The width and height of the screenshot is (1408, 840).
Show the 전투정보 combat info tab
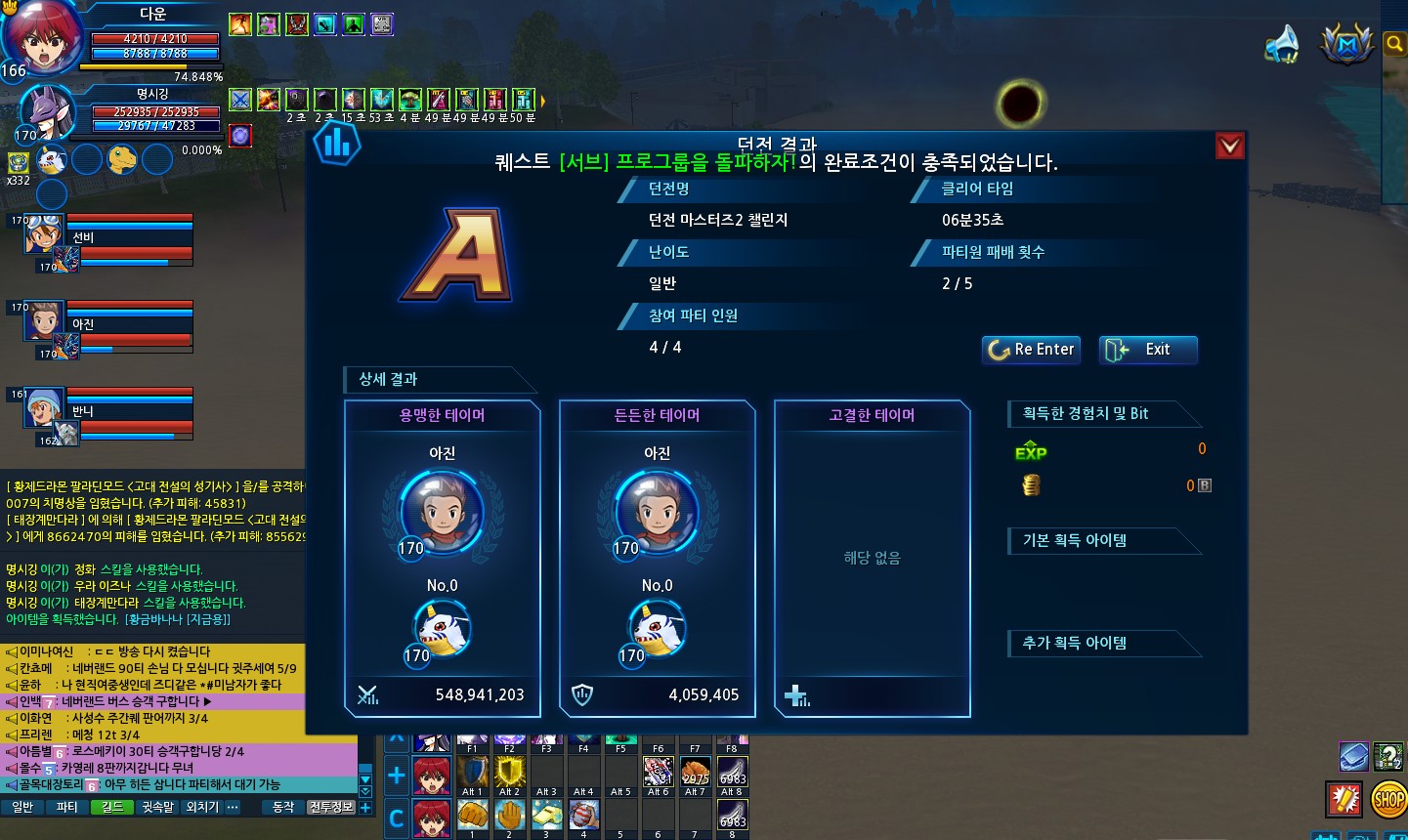pyautogui.click(x=330, y=807)
